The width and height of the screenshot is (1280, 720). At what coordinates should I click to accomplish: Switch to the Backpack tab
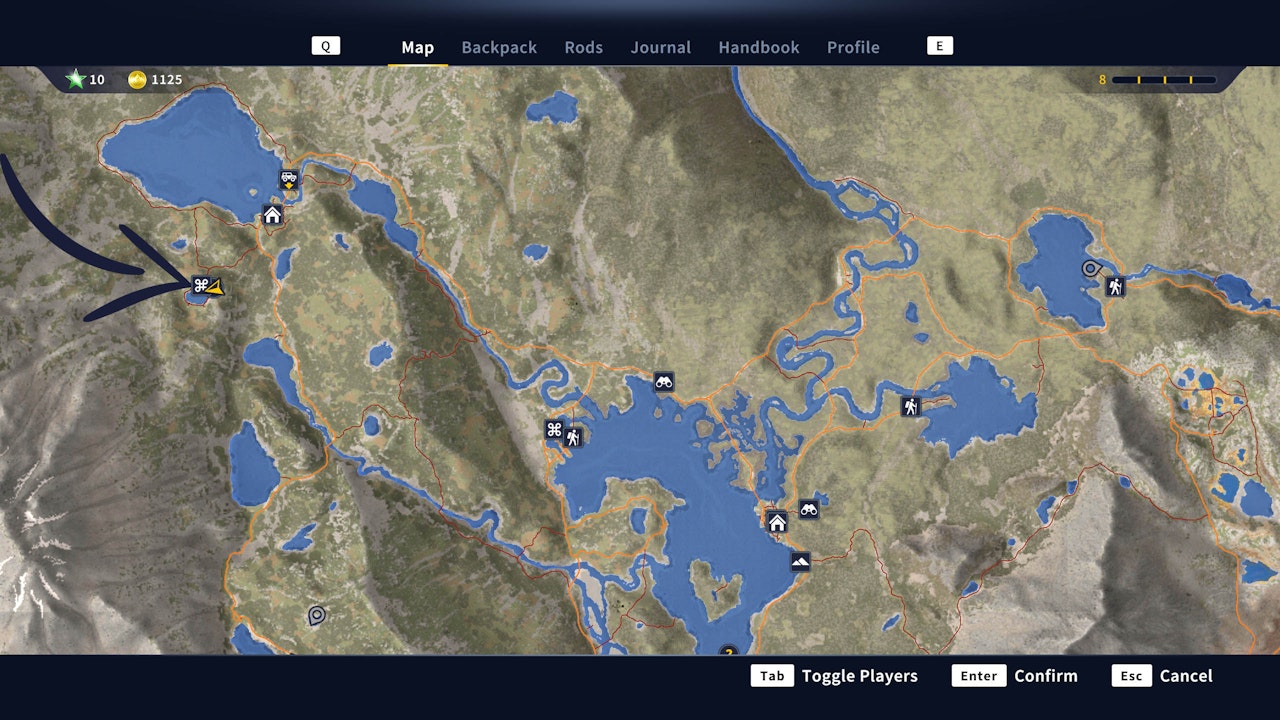pos(499,47)
